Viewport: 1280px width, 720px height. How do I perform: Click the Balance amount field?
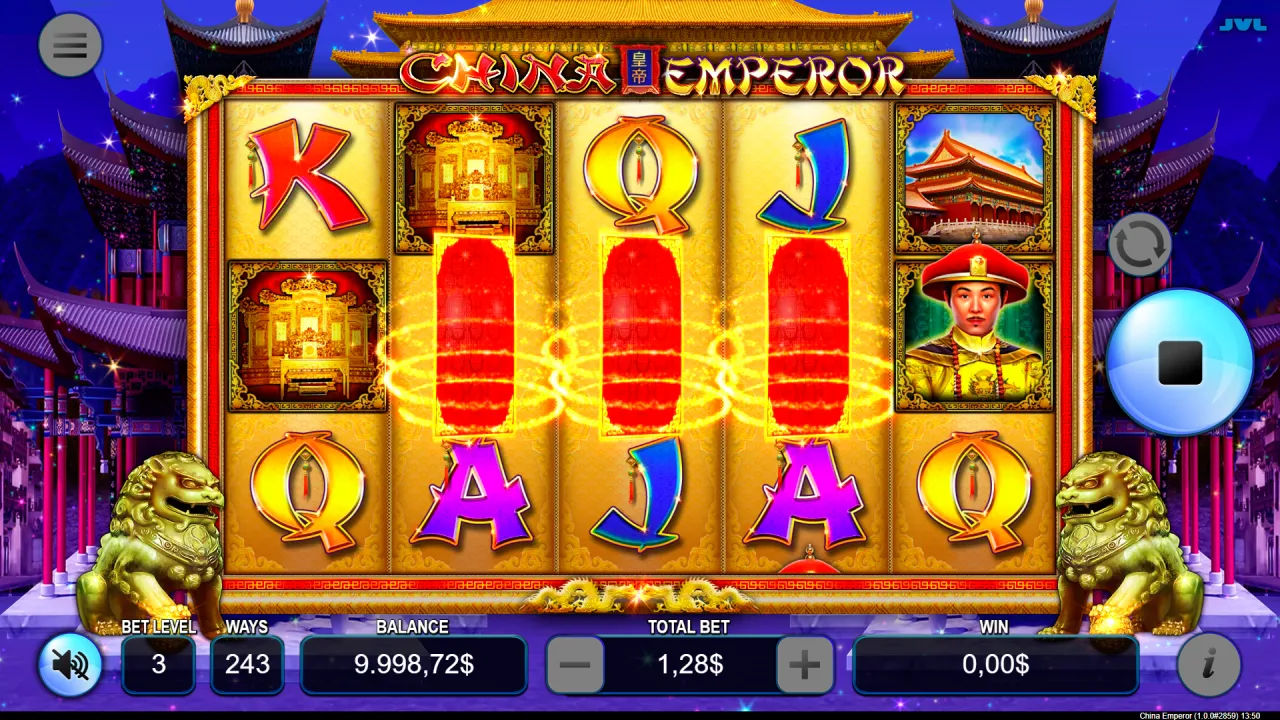coord(413,663)
